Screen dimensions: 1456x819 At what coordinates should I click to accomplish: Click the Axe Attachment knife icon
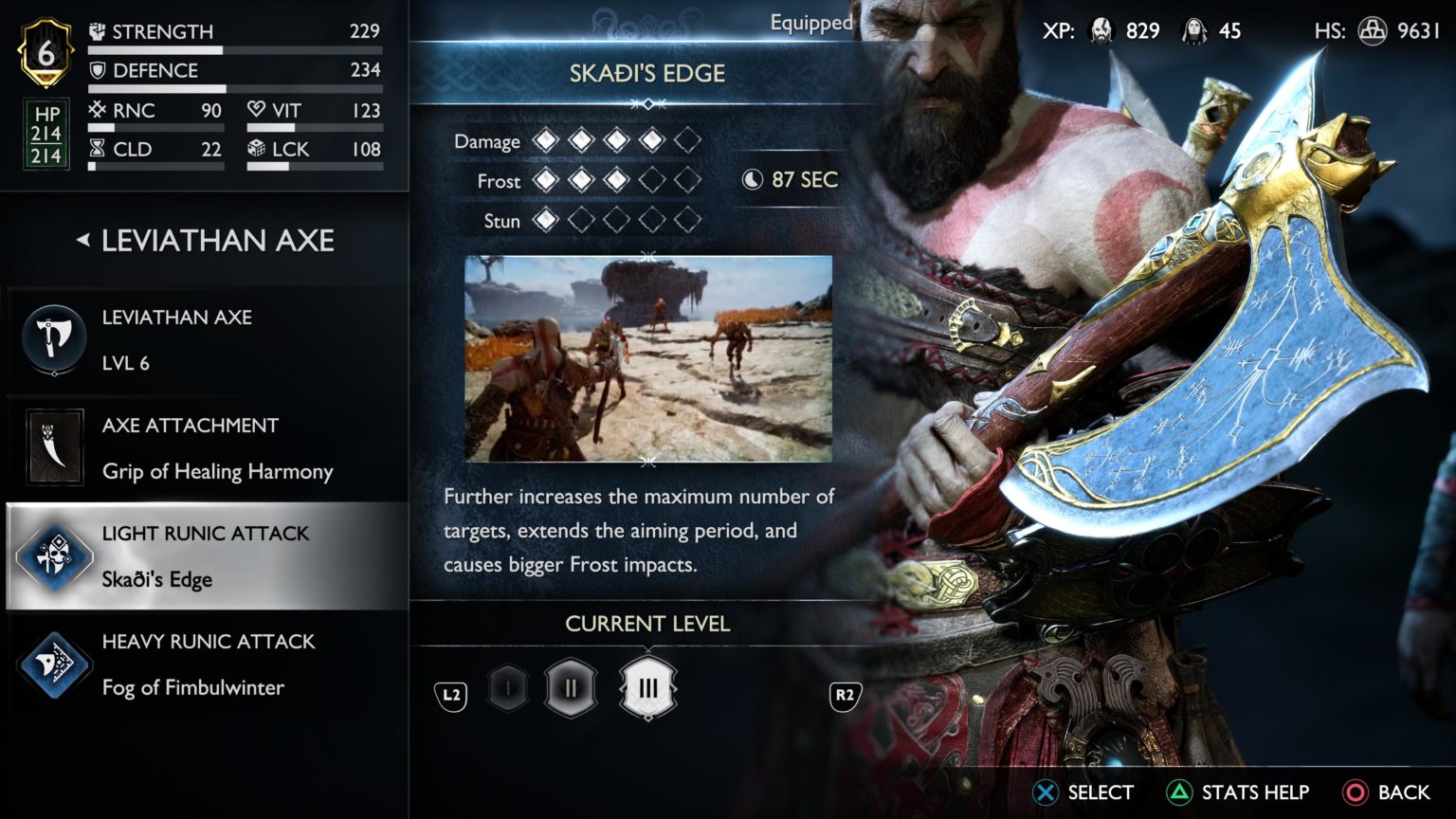click(54, 446)
